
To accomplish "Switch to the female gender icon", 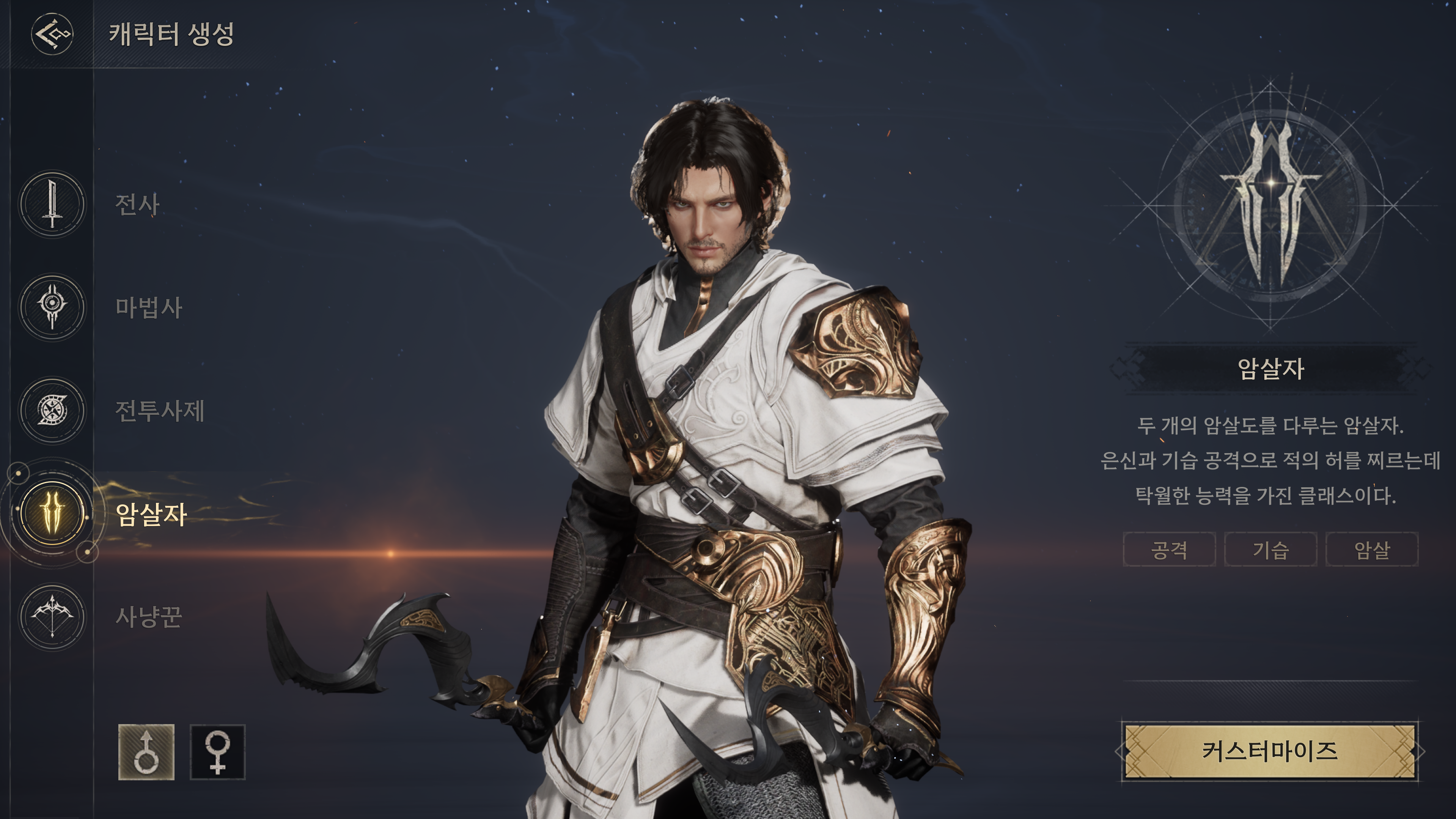I will point(218,752).
